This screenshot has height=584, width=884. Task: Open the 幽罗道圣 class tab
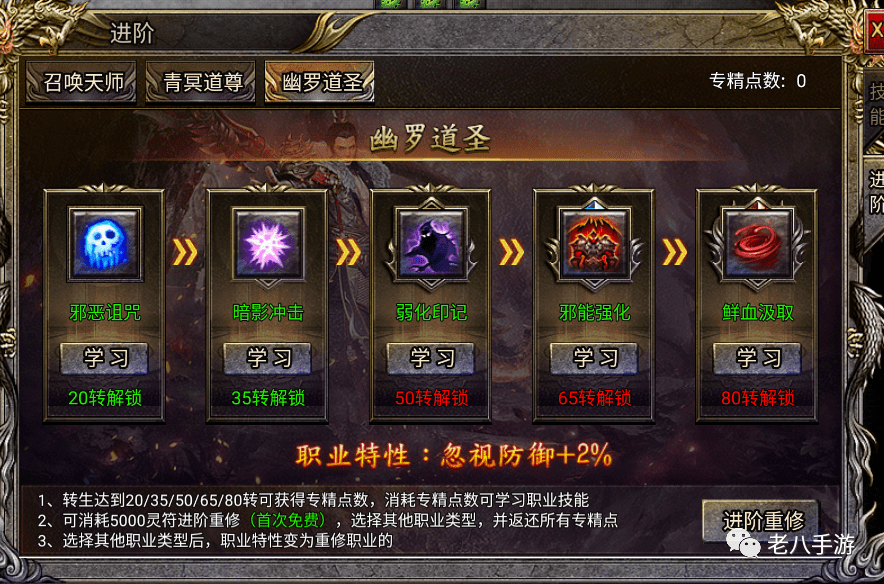320,82
